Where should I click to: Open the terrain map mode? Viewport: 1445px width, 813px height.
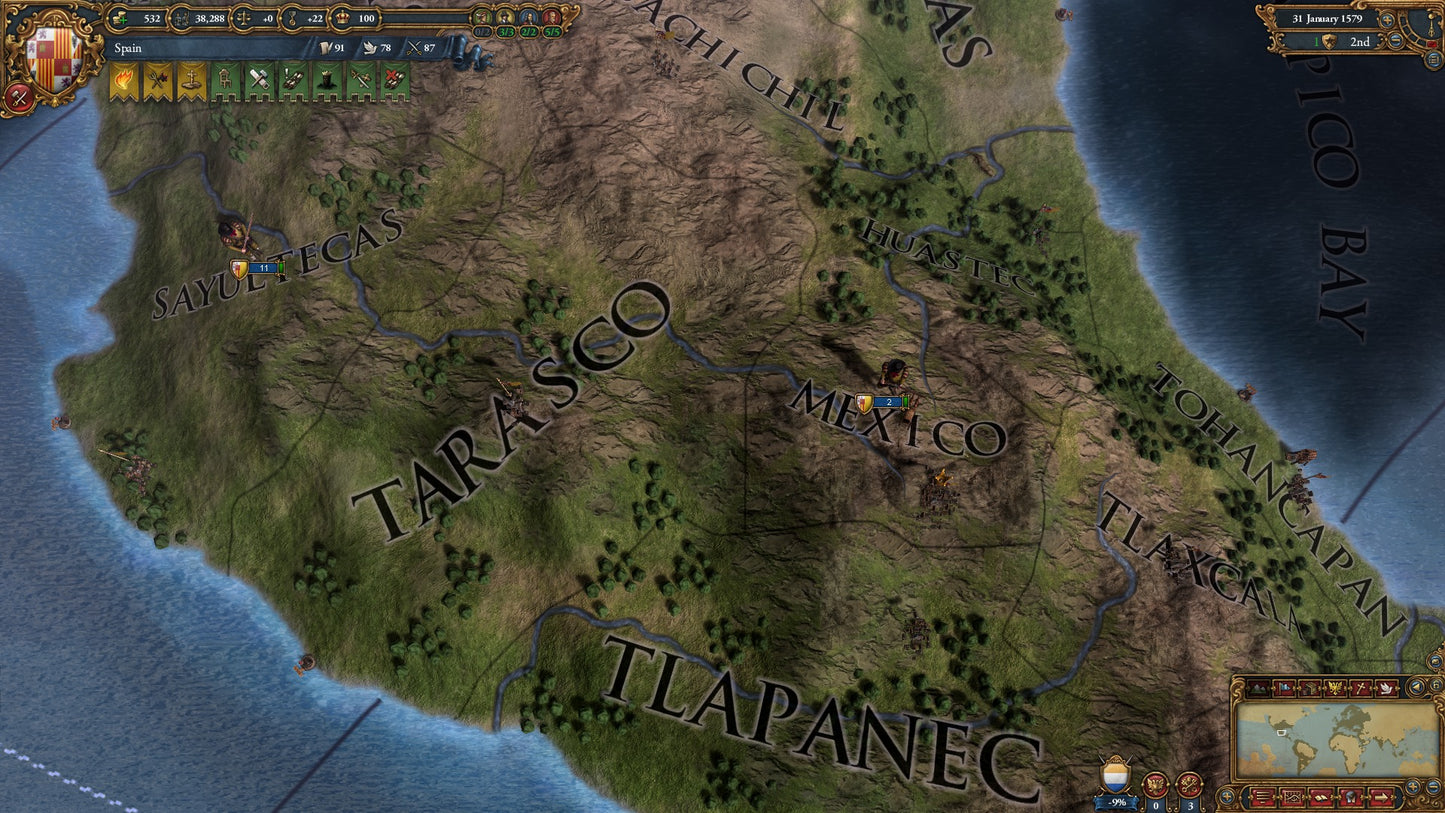point(1259,687)
